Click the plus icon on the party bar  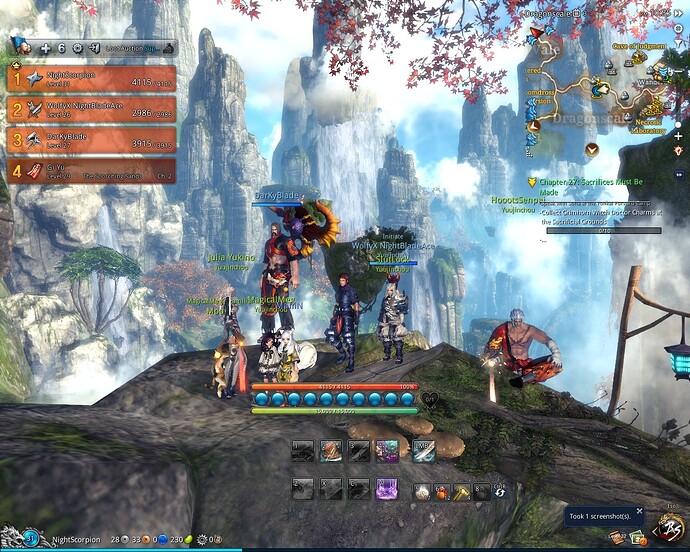(x=45, y=48)
